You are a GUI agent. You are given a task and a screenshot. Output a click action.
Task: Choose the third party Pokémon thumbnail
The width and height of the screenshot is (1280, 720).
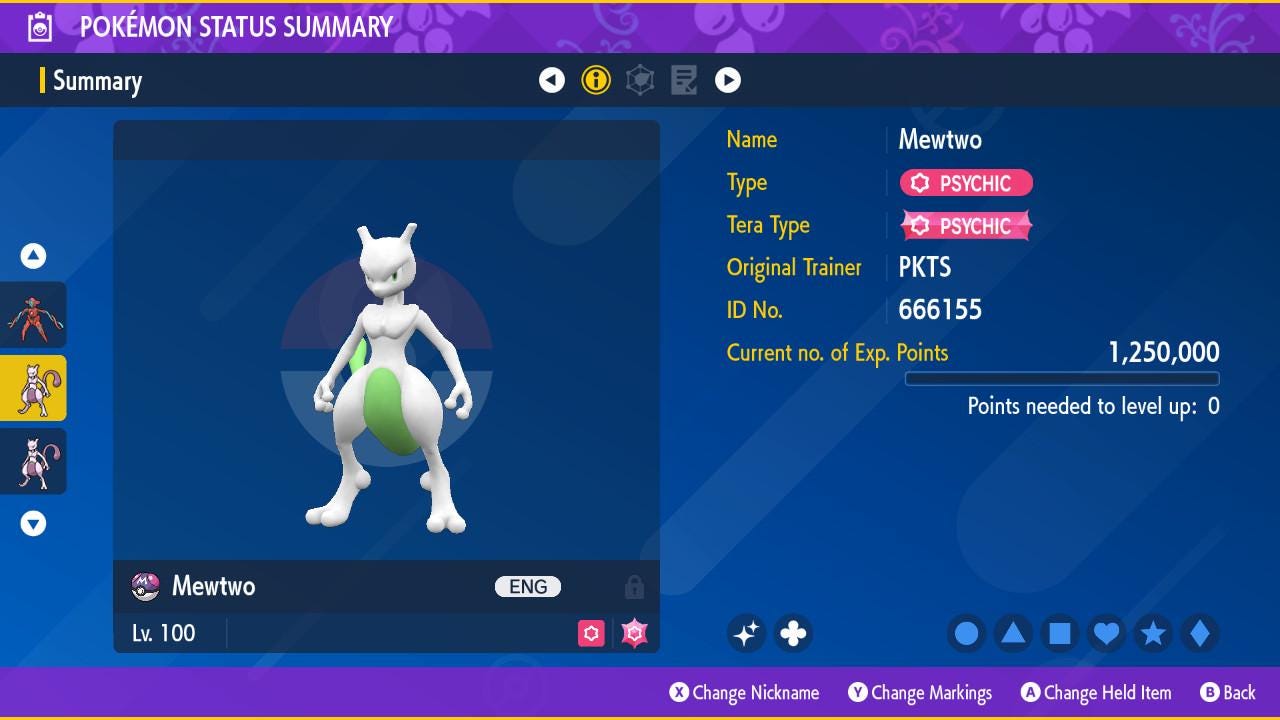coord(34,461)
